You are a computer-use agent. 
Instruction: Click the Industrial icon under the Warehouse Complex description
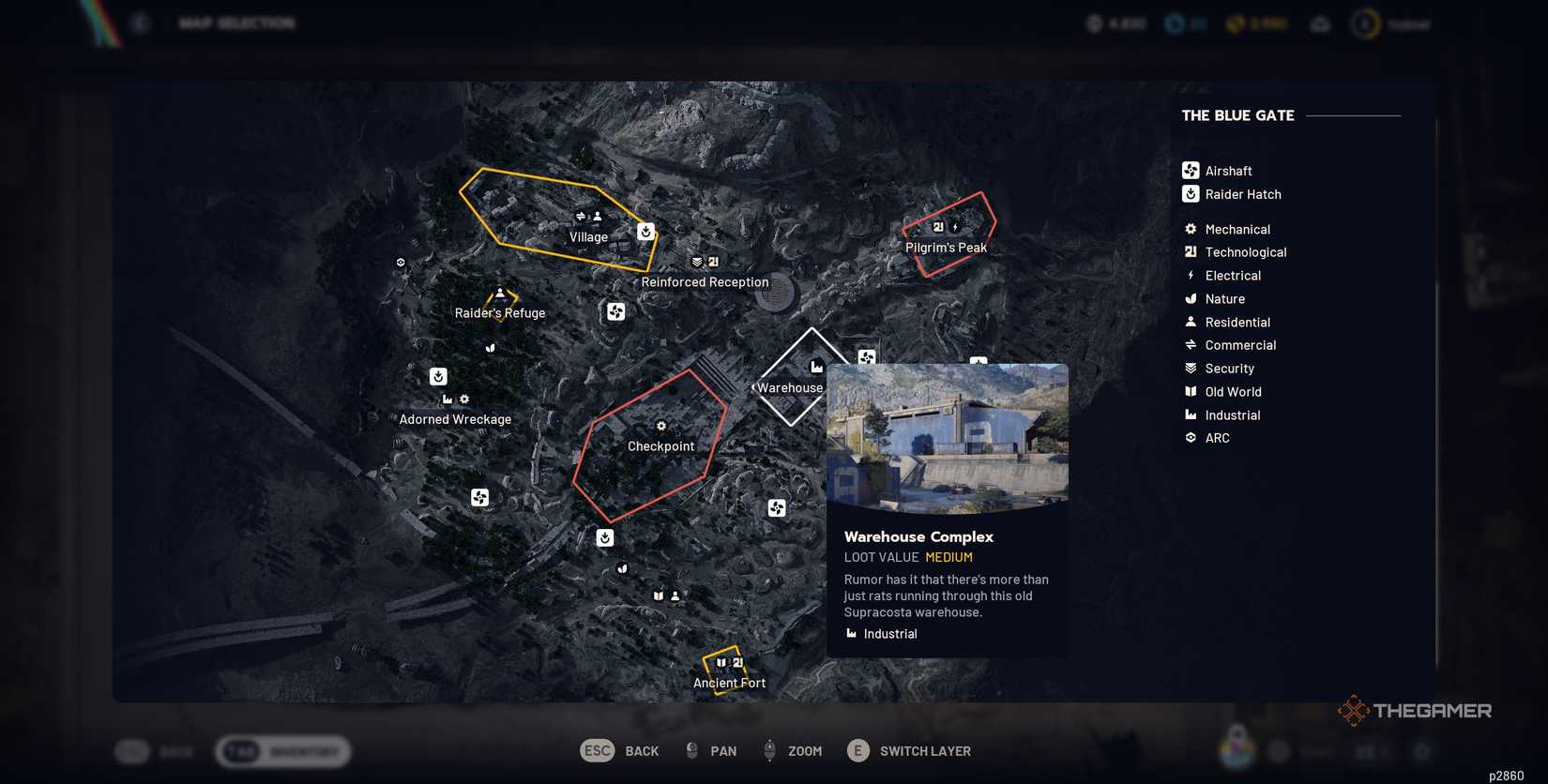849,633
